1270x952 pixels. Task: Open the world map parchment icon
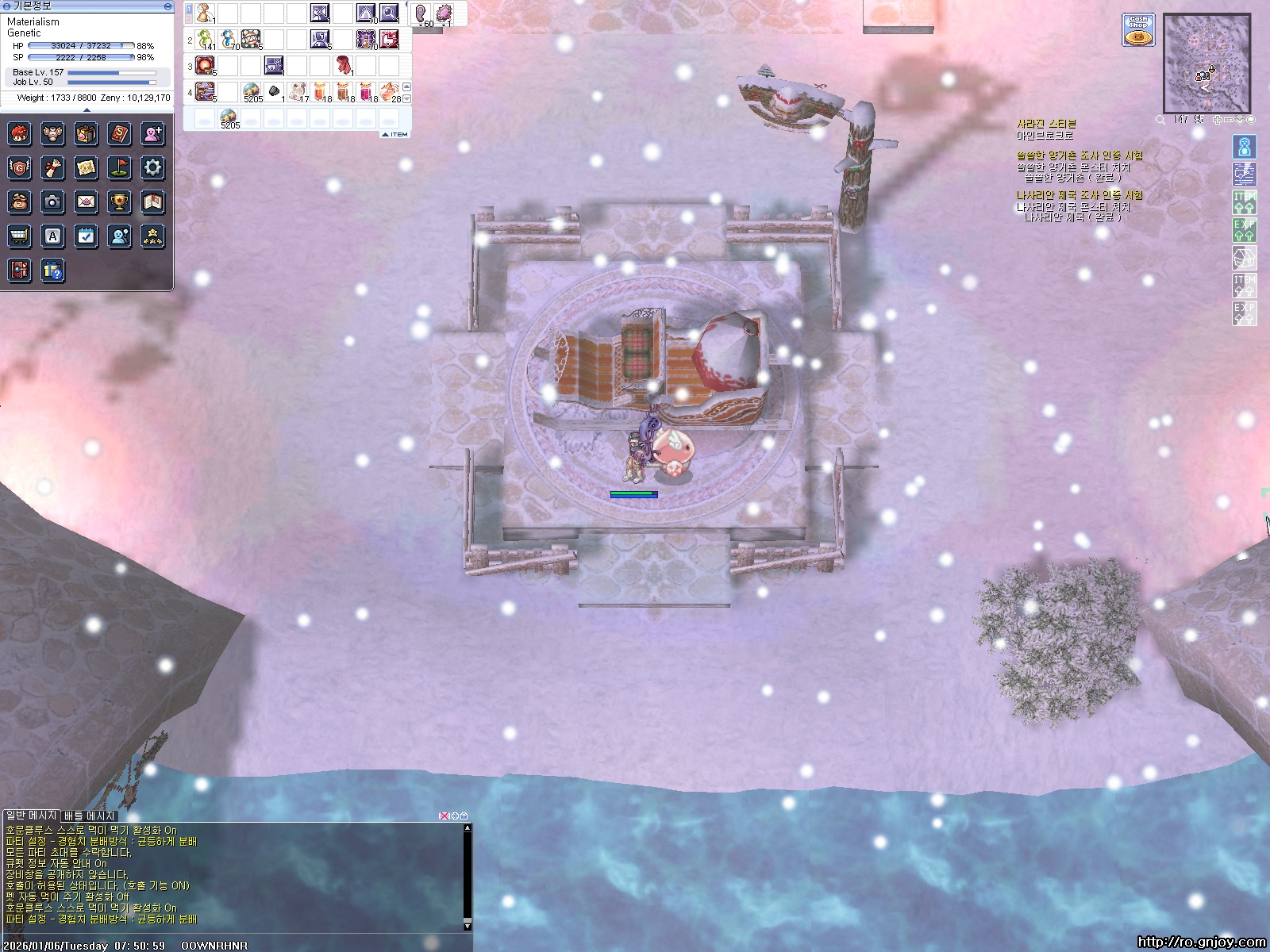[x=86, y=167]
